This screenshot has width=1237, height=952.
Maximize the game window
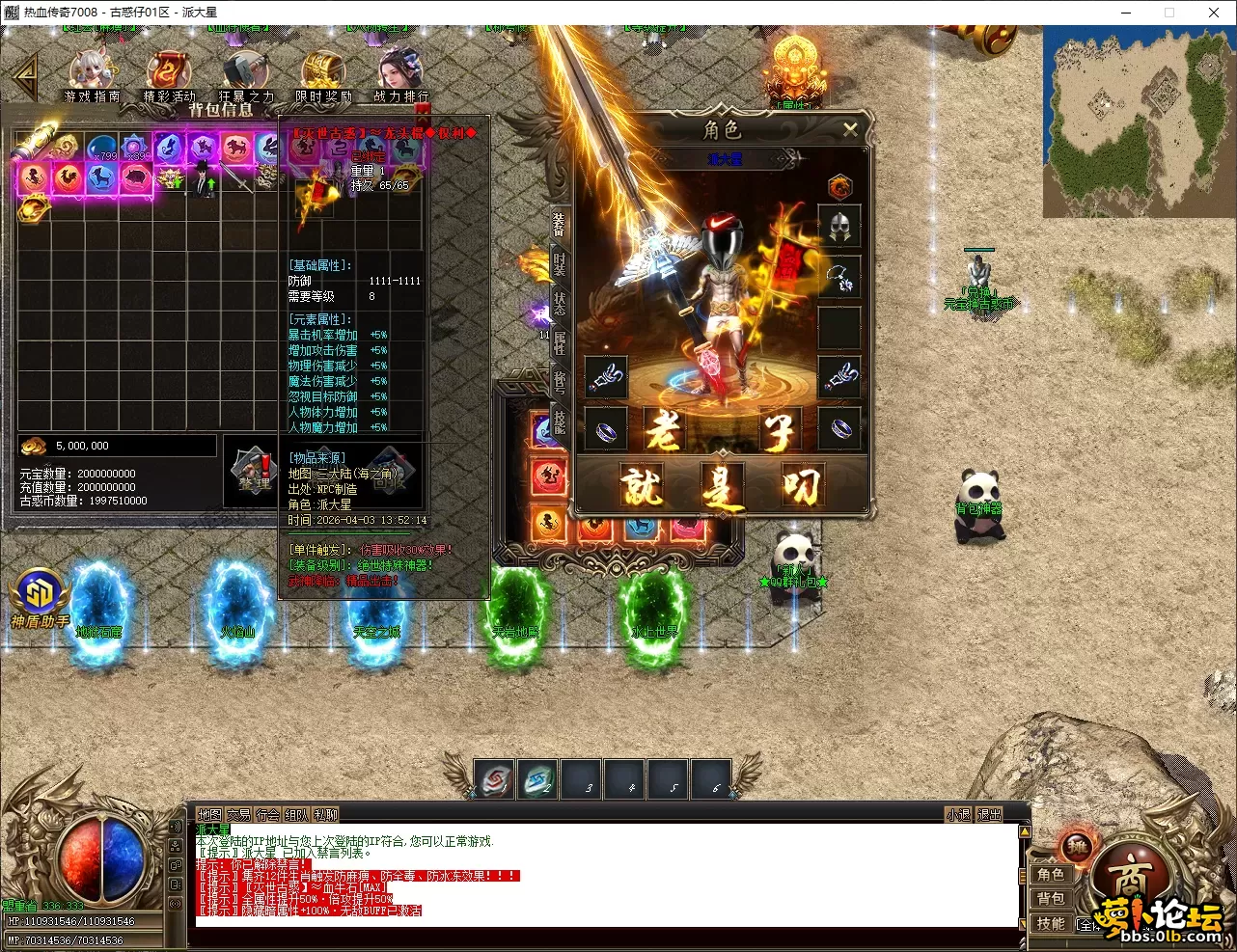[1169, 13]
